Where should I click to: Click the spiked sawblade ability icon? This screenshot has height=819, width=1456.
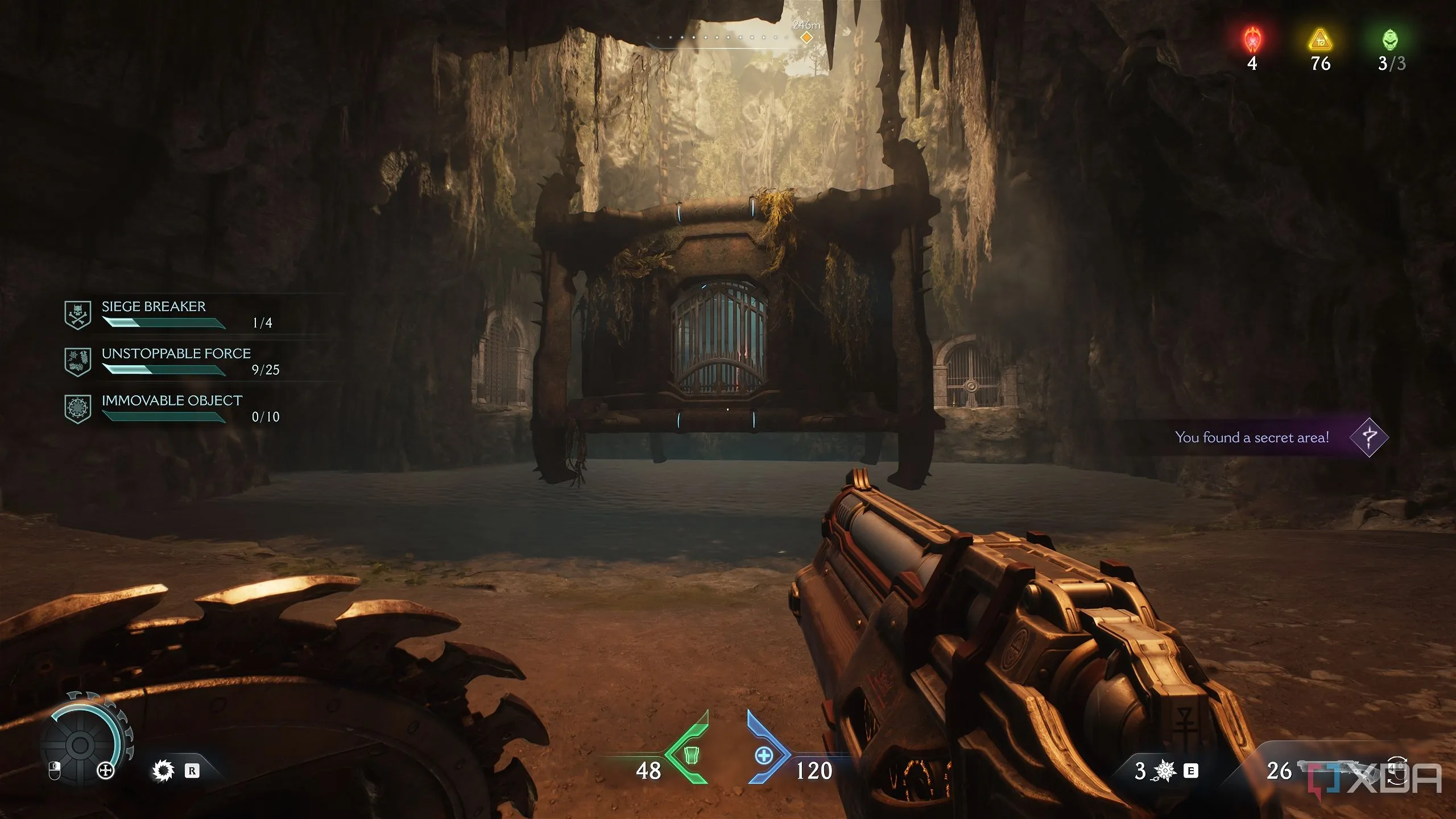(x=164, y=771)
